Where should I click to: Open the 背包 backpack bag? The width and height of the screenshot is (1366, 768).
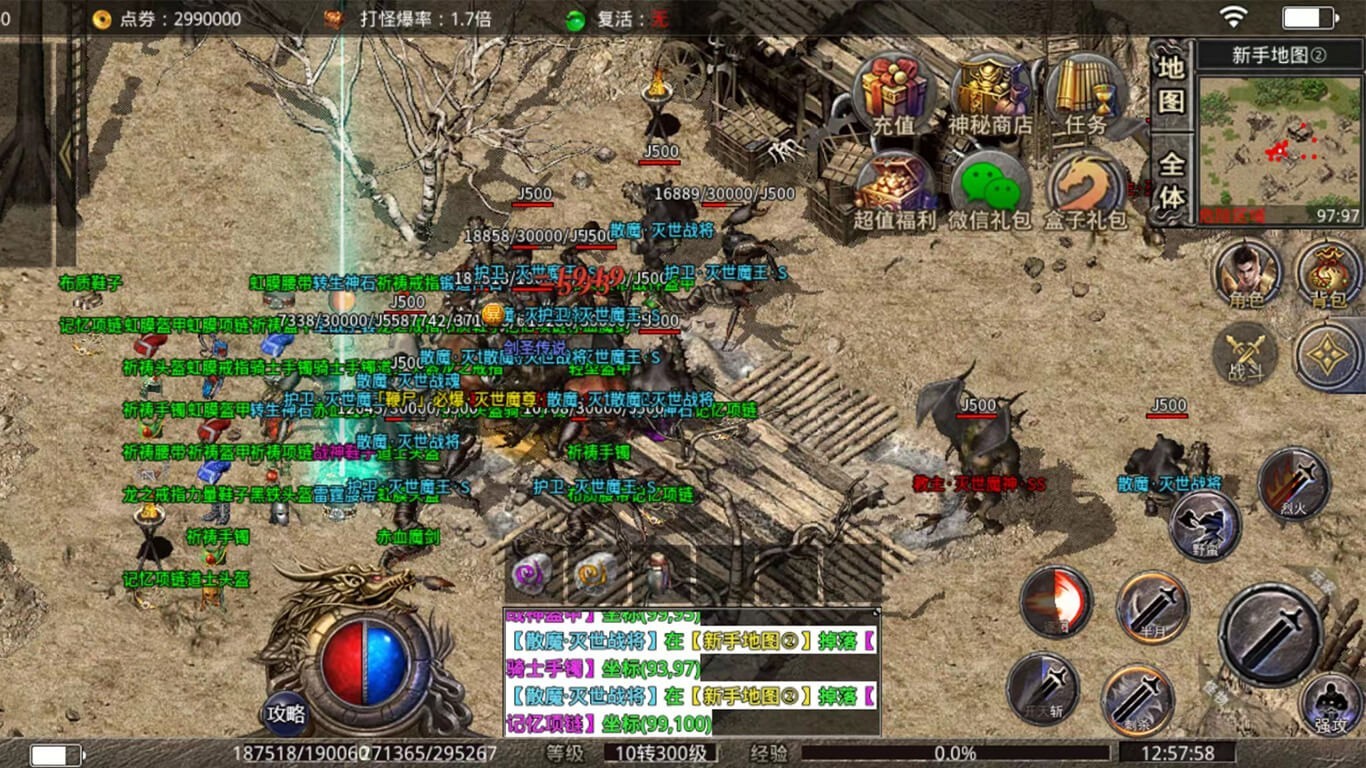point(1329,274)
